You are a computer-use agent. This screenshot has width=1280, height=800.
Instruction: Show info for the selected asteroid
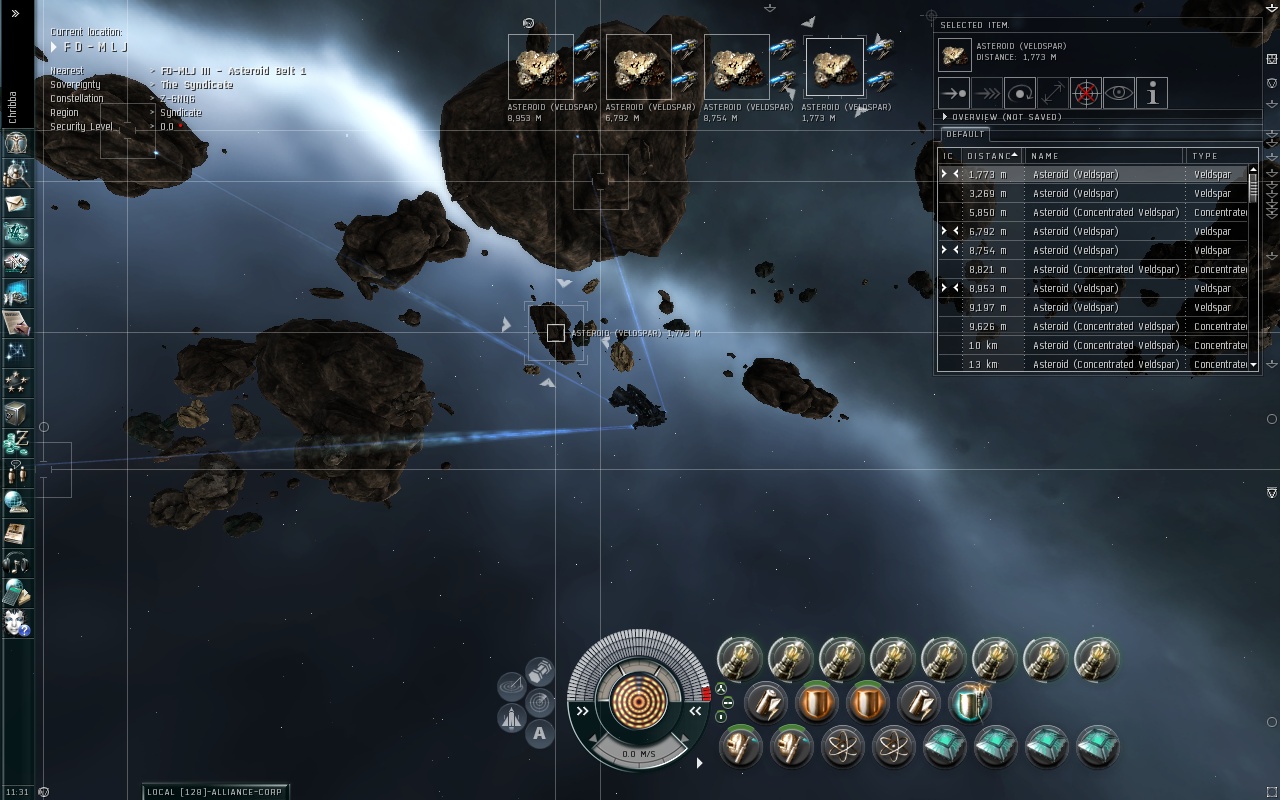coord(1152,93)
